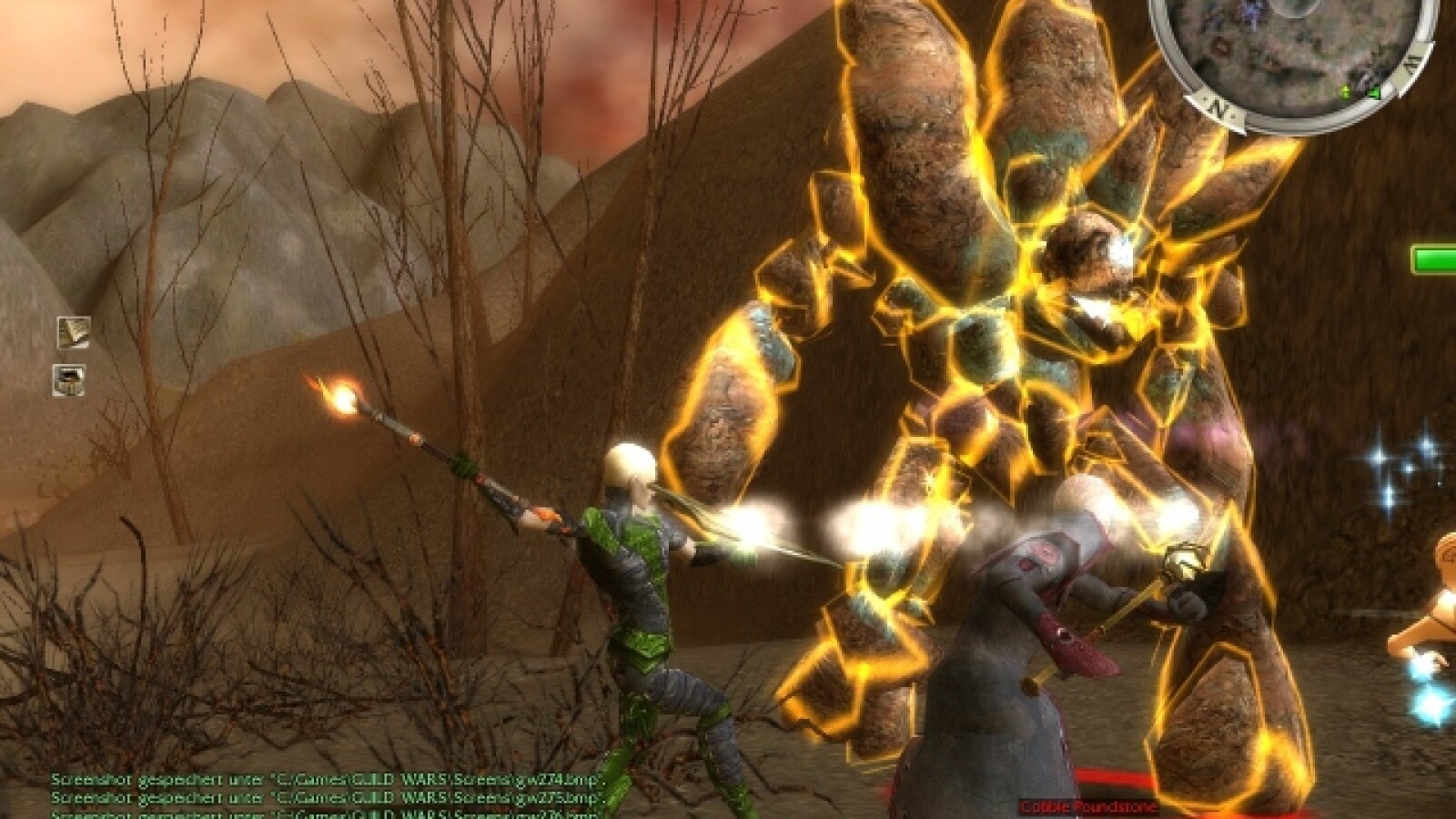Image resolution: width=1456 pixels, height=819 pixels.
Task: Click the blue party marker on the minimap
Action: click(1252, 11)
